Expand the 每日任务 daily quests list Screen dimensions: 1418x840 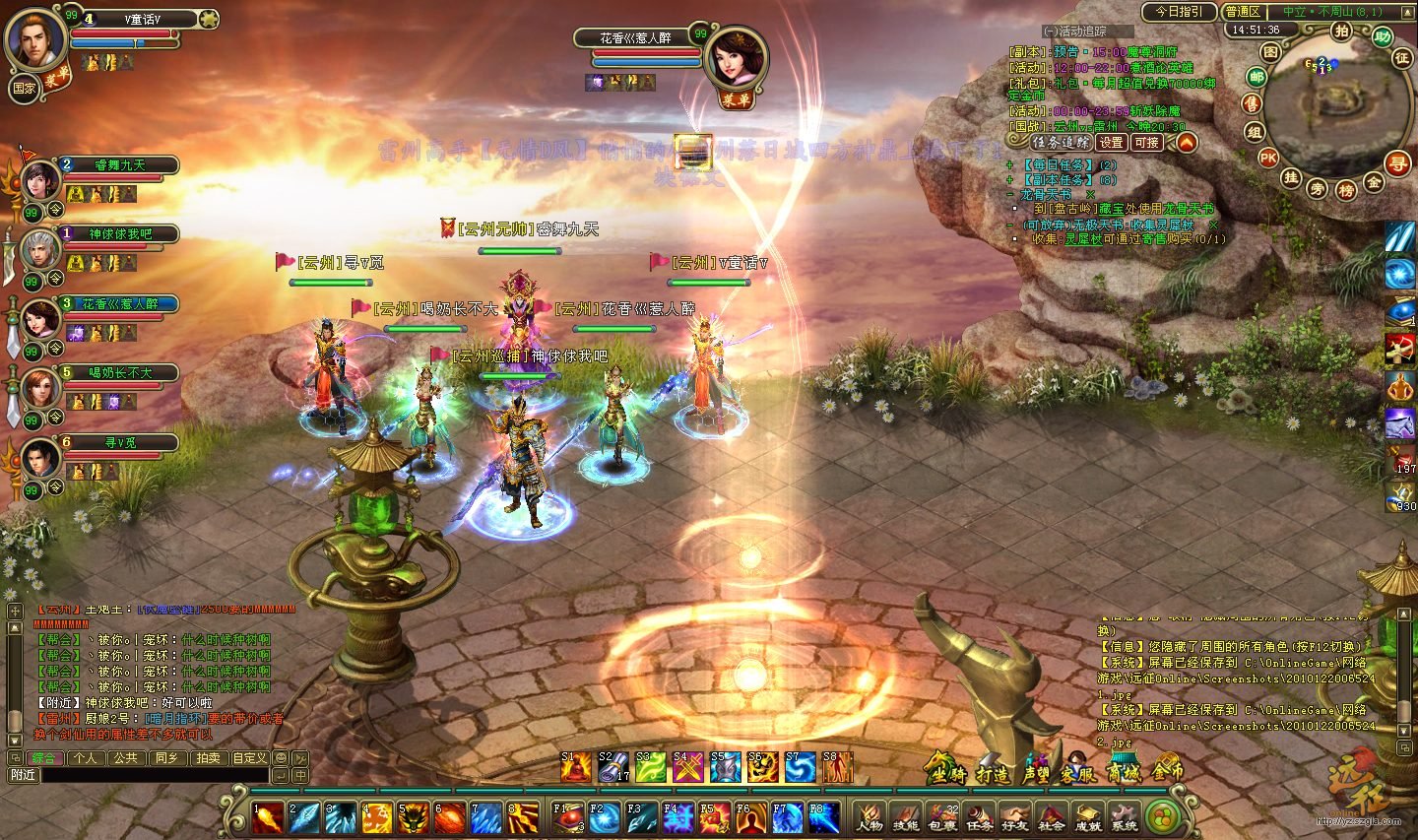point(1060,165)
